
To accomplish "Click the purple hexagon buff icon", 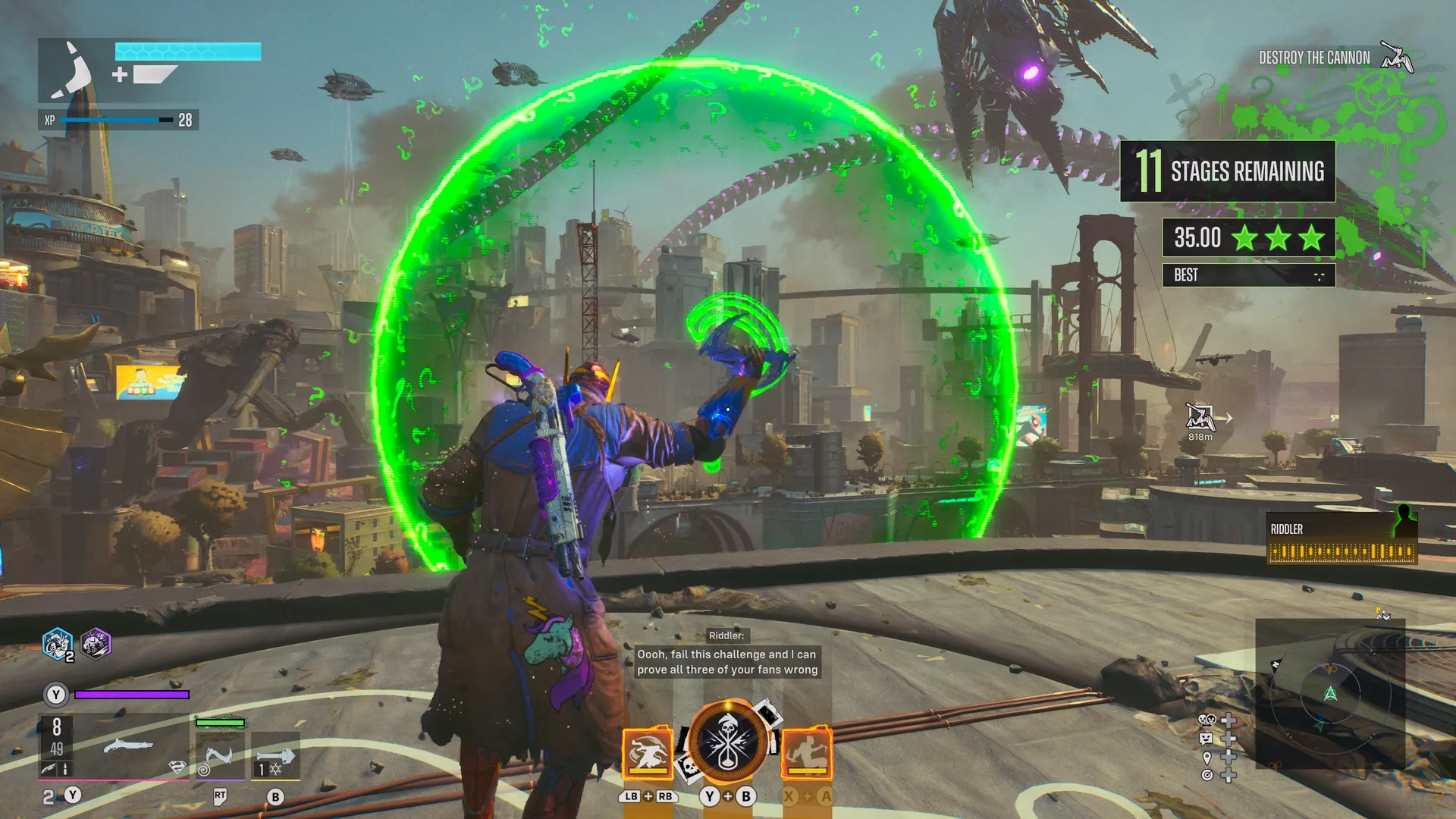I will click(96, 645).
